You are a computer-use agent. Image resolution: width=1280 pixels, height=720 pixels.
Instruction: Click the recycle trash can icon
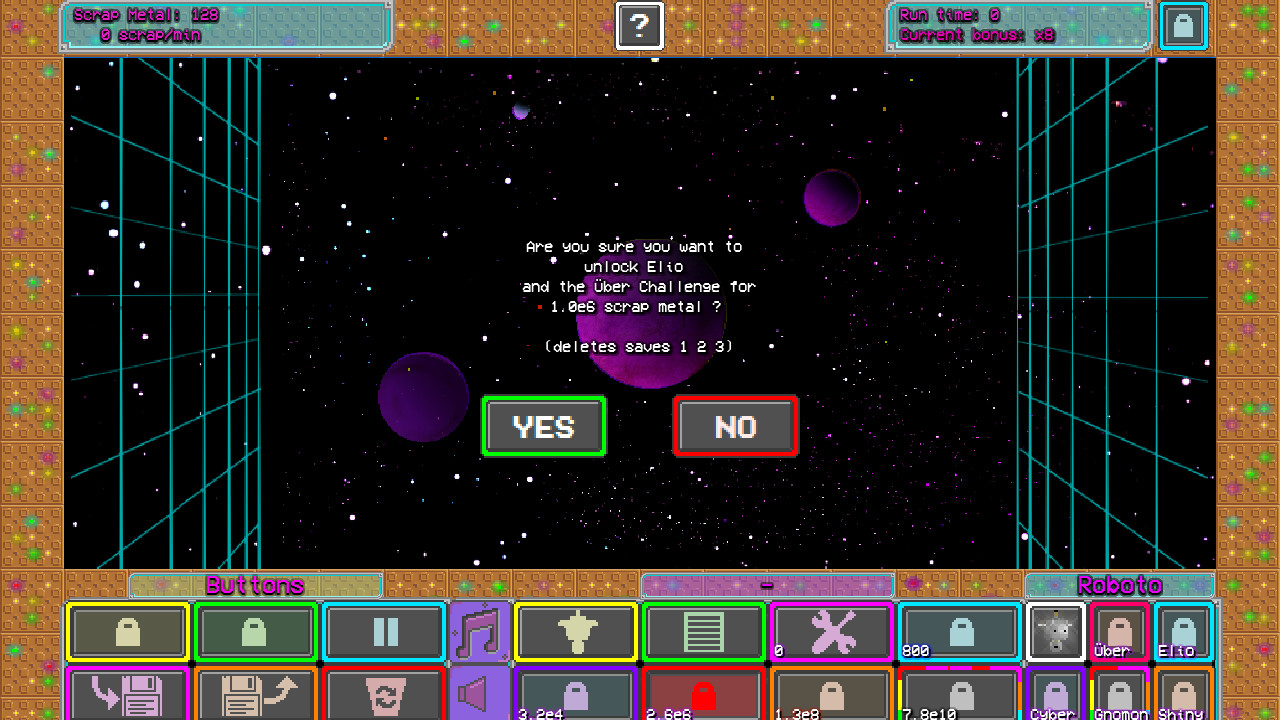[x=383, y=693]
